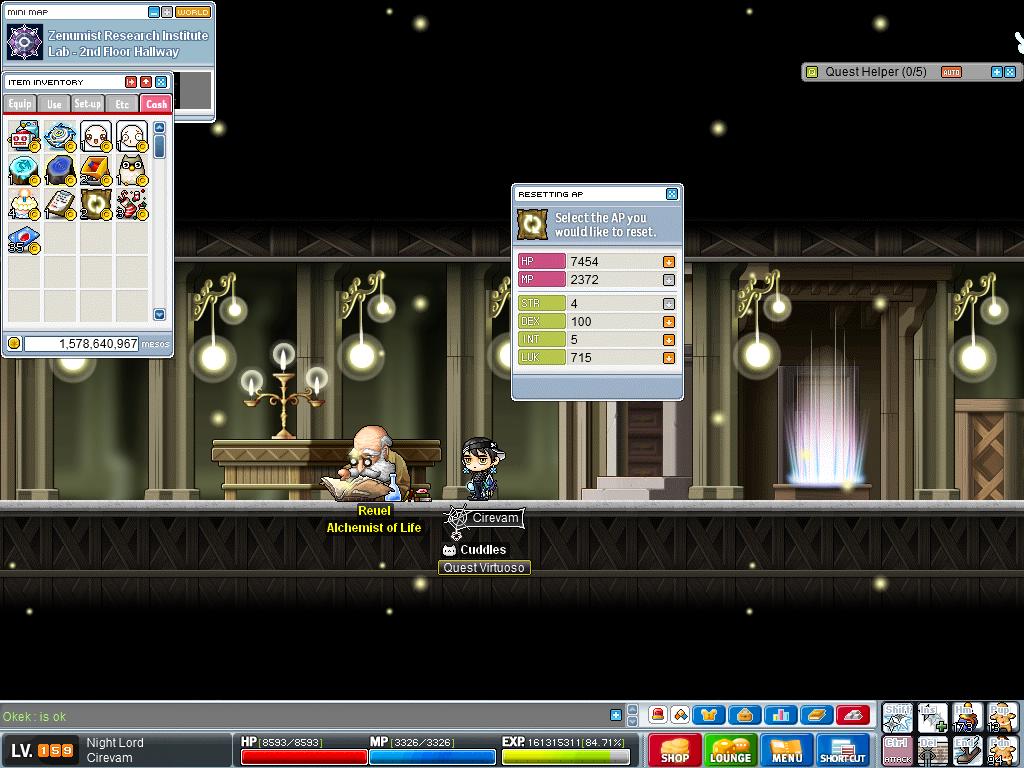Close the Item Inventory window
This screenshot has height=768, width=1024.
point(161,82)
